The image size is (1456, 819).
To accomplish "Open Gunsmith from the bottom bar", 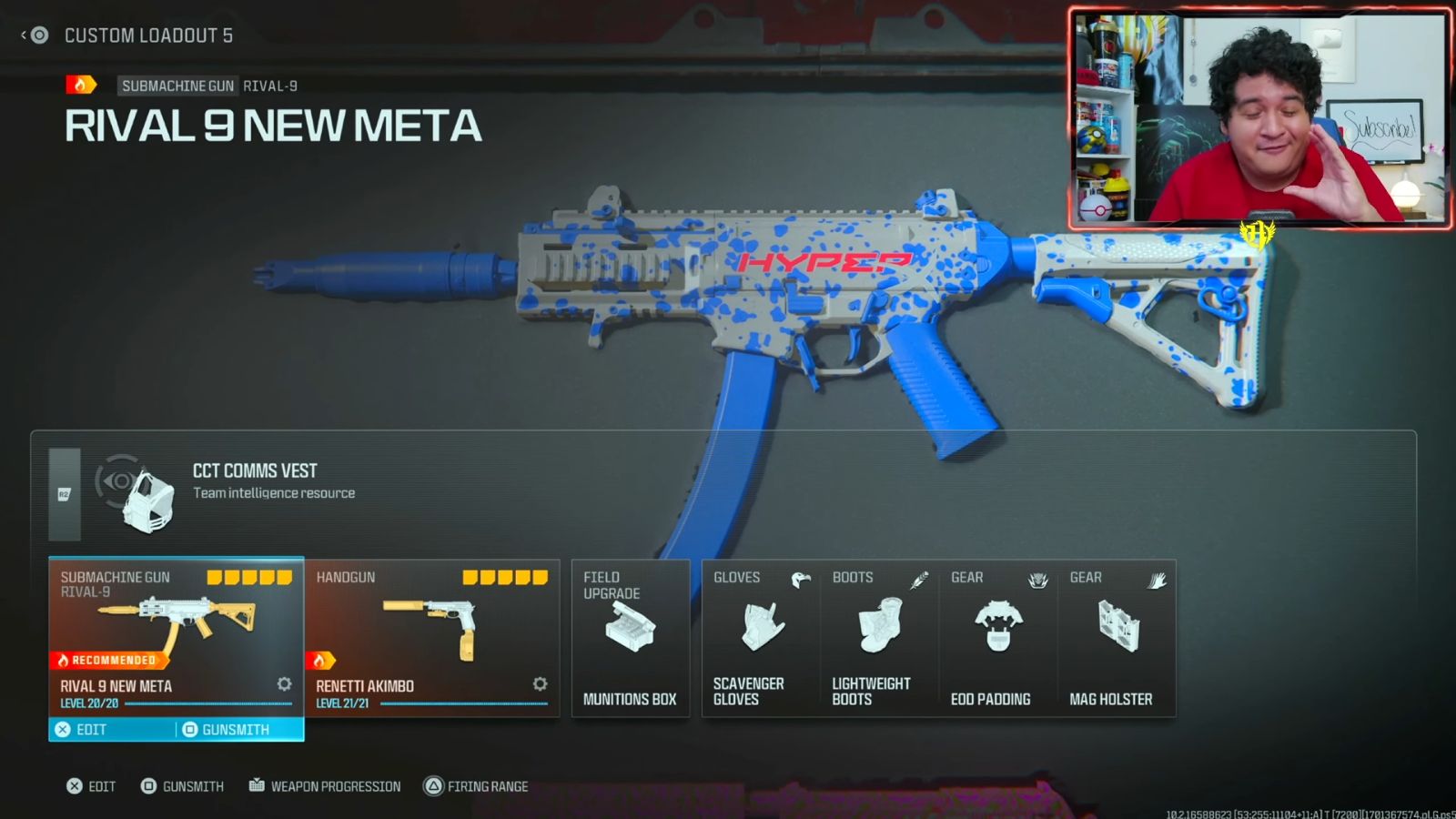I will click(x=182, y=786).
